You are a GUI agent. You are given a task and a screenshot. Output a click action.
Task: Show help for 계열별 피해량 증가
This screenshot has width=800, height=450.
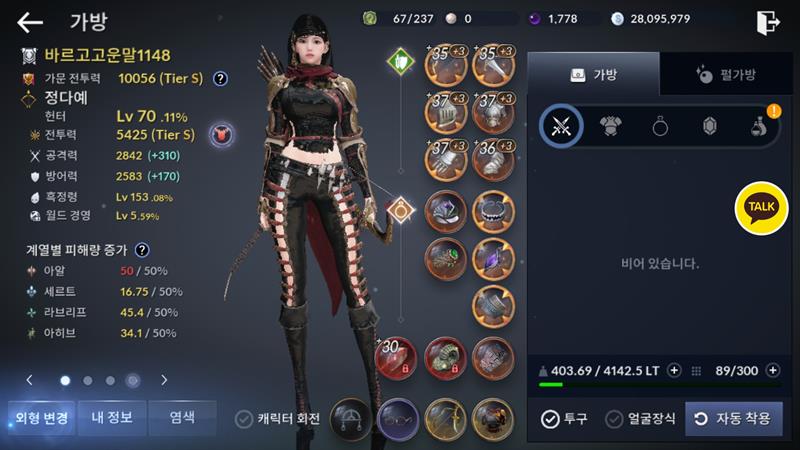143,250
